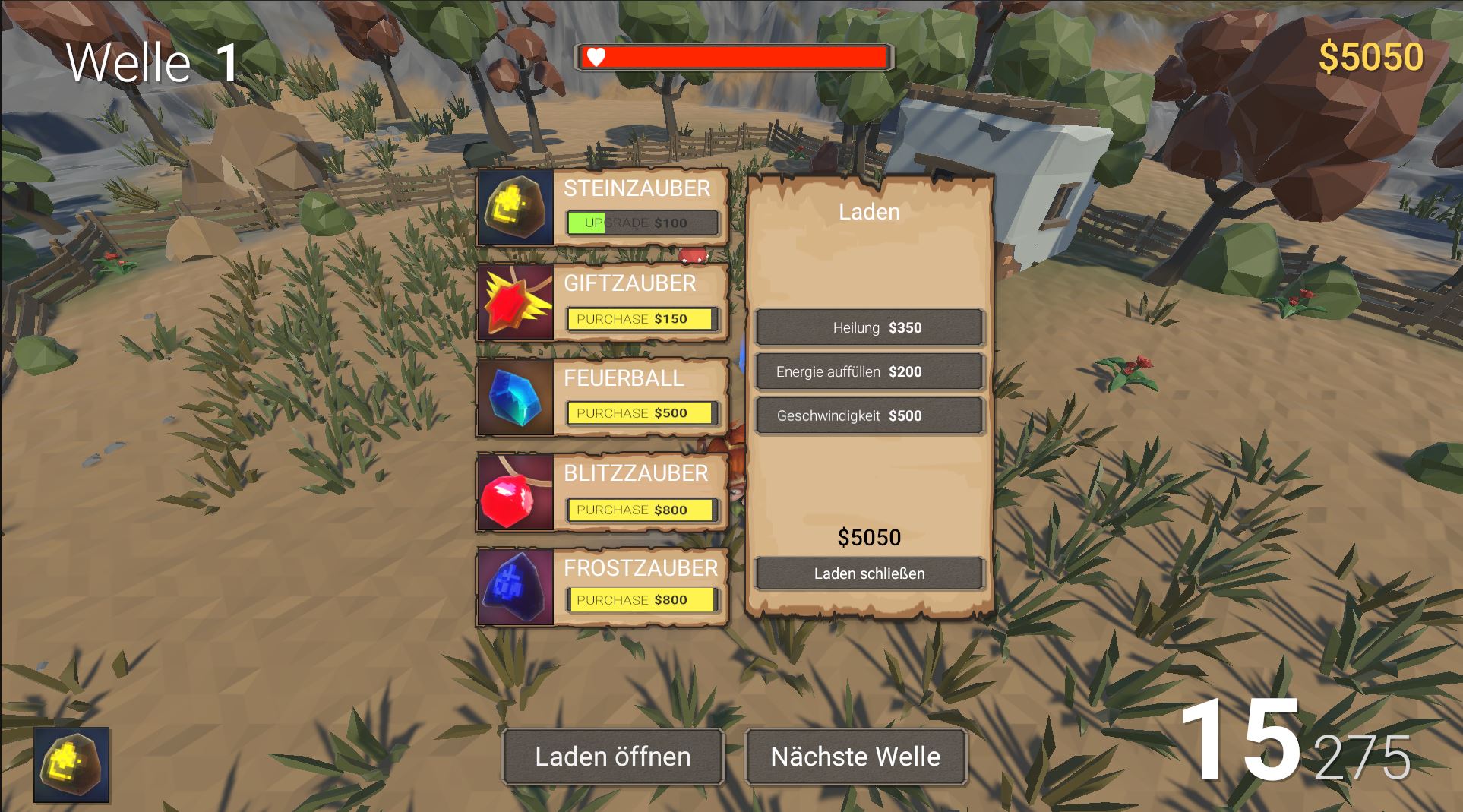Buy Heilung for $350
This screenshot has height=812, width=1463.
pos(869,327)
